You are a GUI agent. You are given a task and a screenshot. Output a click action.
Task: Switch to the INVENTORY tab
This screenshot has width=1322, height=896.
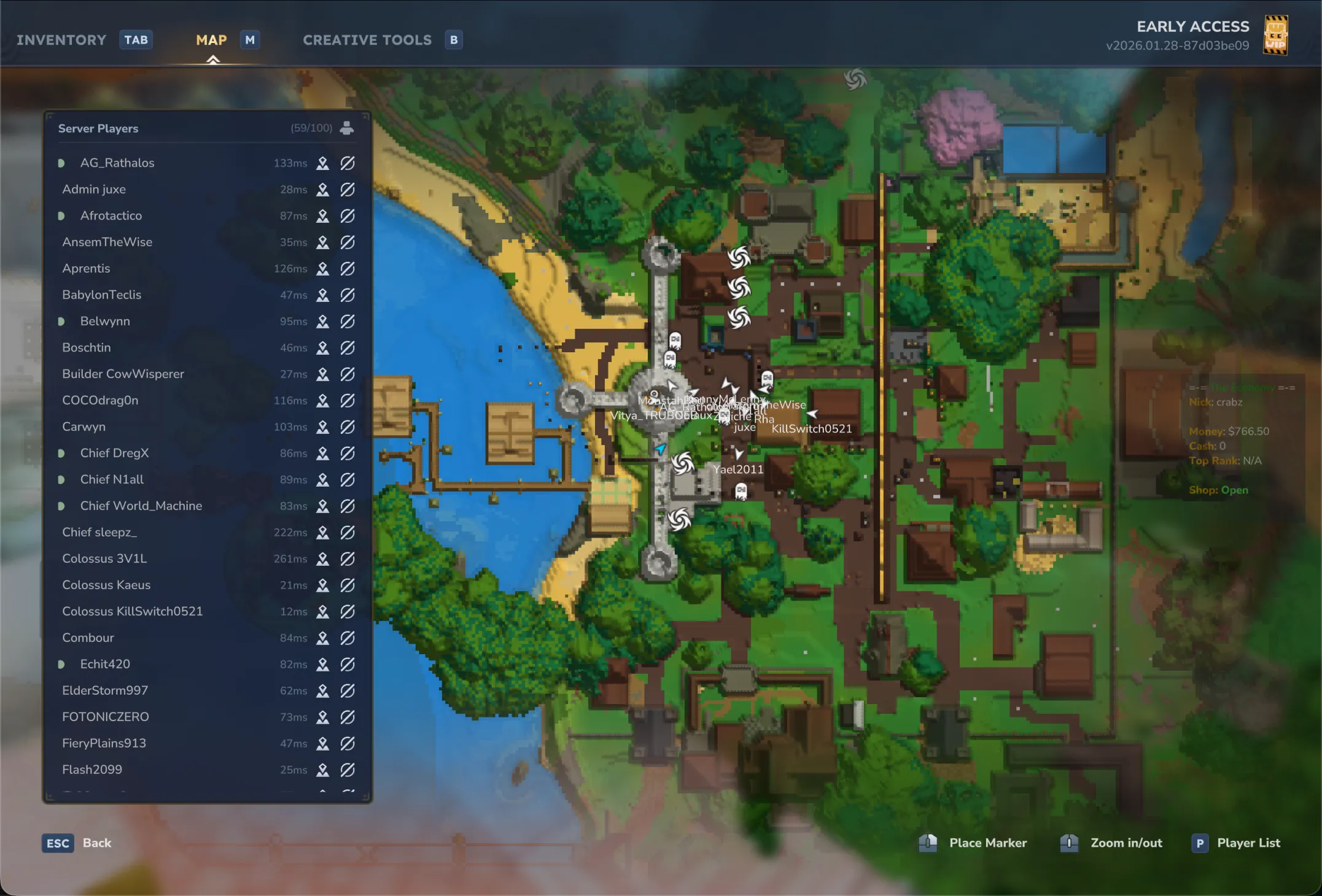coord(61,40)
